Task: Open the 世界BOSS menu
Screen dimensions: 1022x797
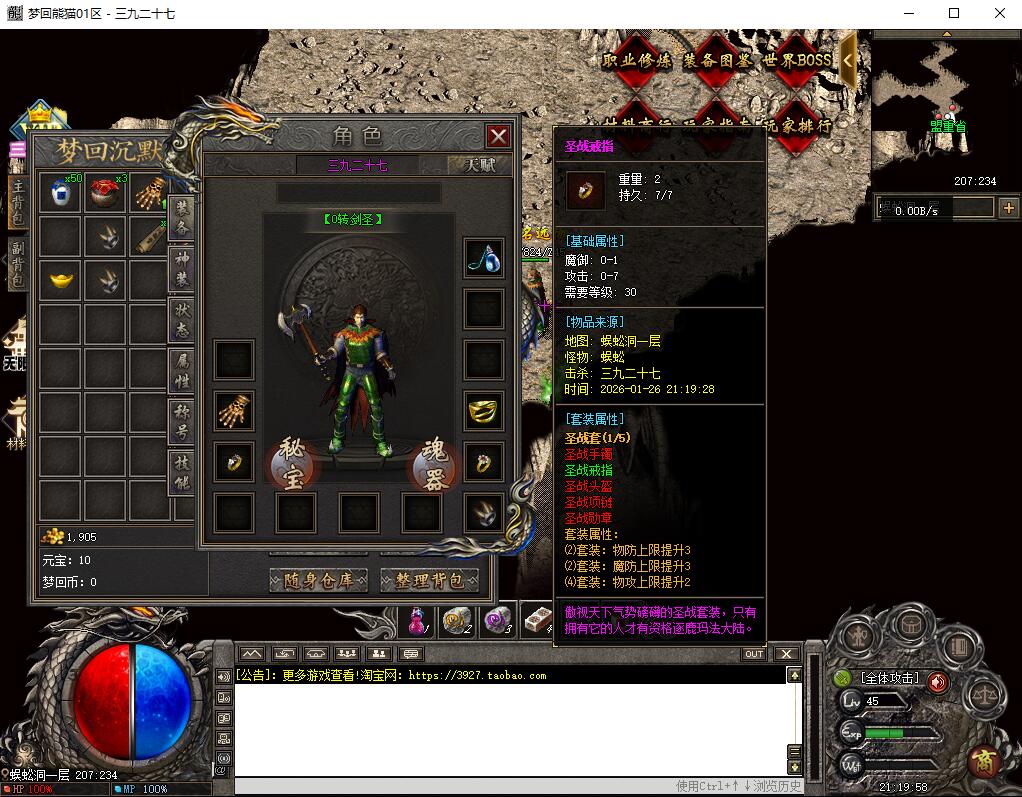Action: tap(797, 60)
